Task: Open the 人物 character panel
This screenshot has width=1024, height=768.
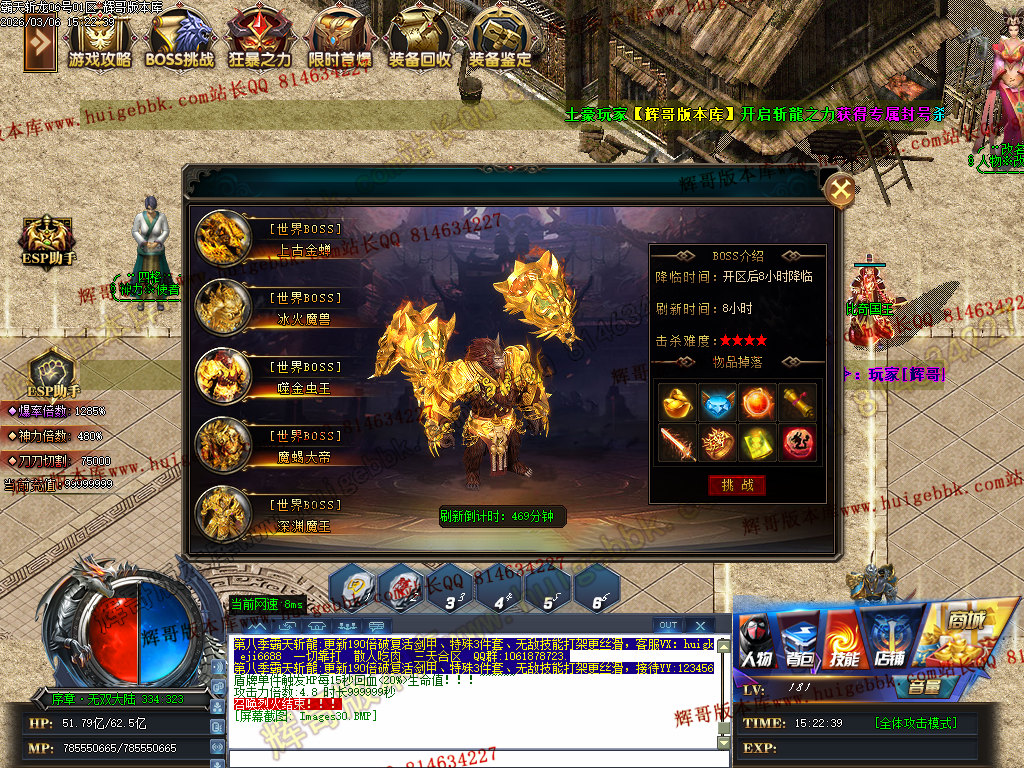Action: [757, 641]
